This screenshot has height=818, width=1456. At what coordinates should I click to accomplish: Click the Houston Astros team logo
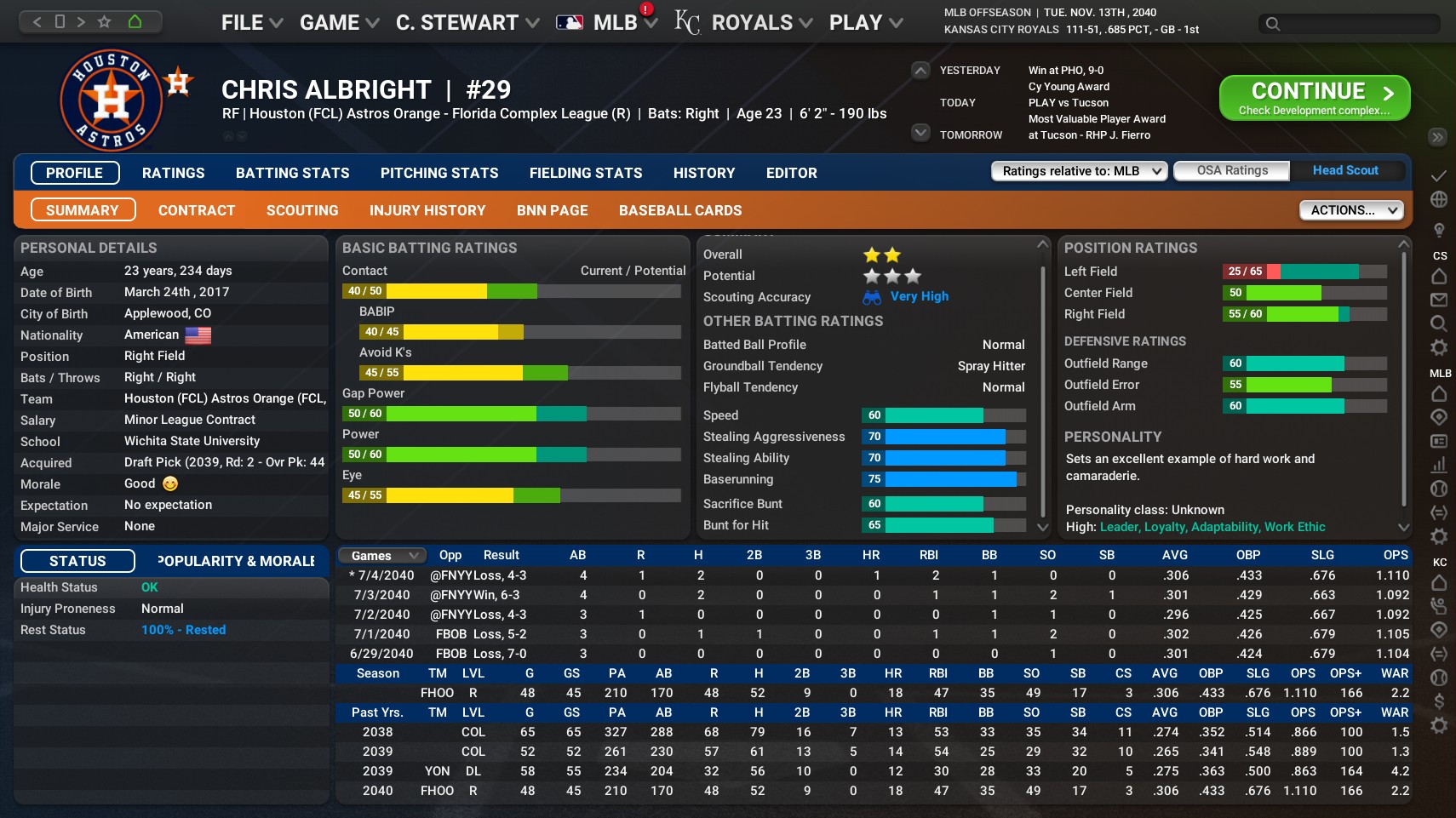tap(111, 100)
